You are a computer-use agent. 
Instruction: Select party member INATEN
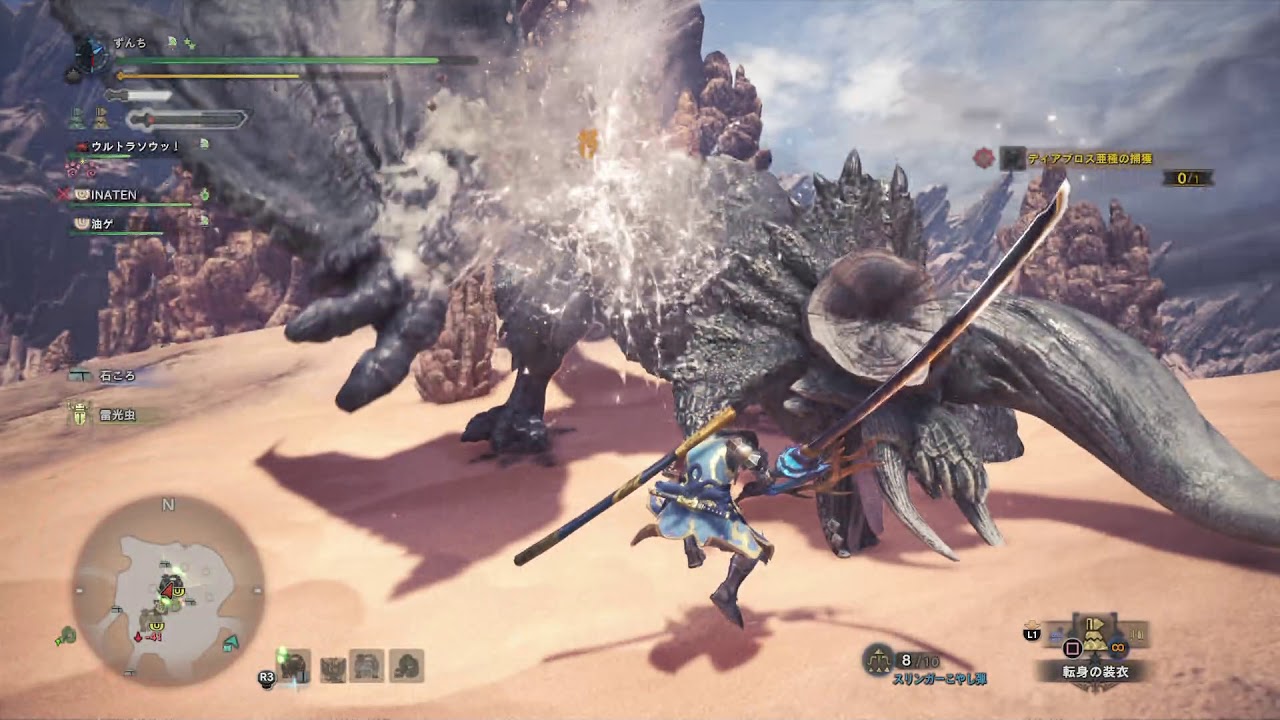point(113,195)
